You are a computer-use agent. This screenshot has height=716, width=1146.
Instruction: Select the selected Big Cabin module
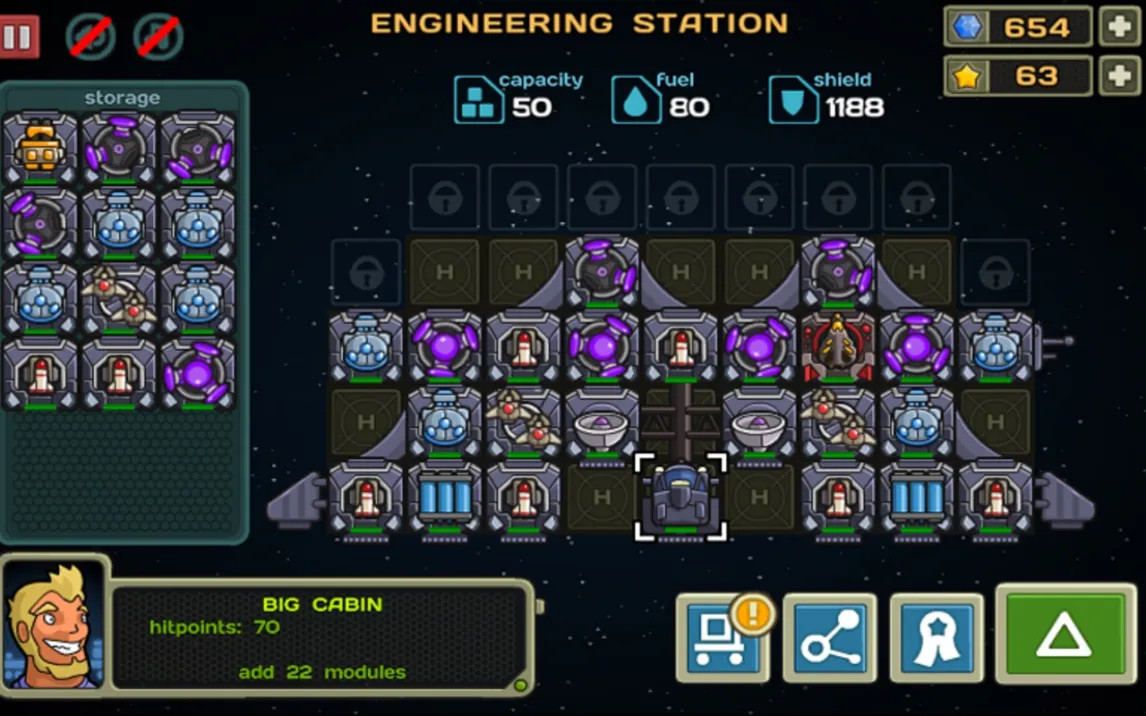[681, 498]
